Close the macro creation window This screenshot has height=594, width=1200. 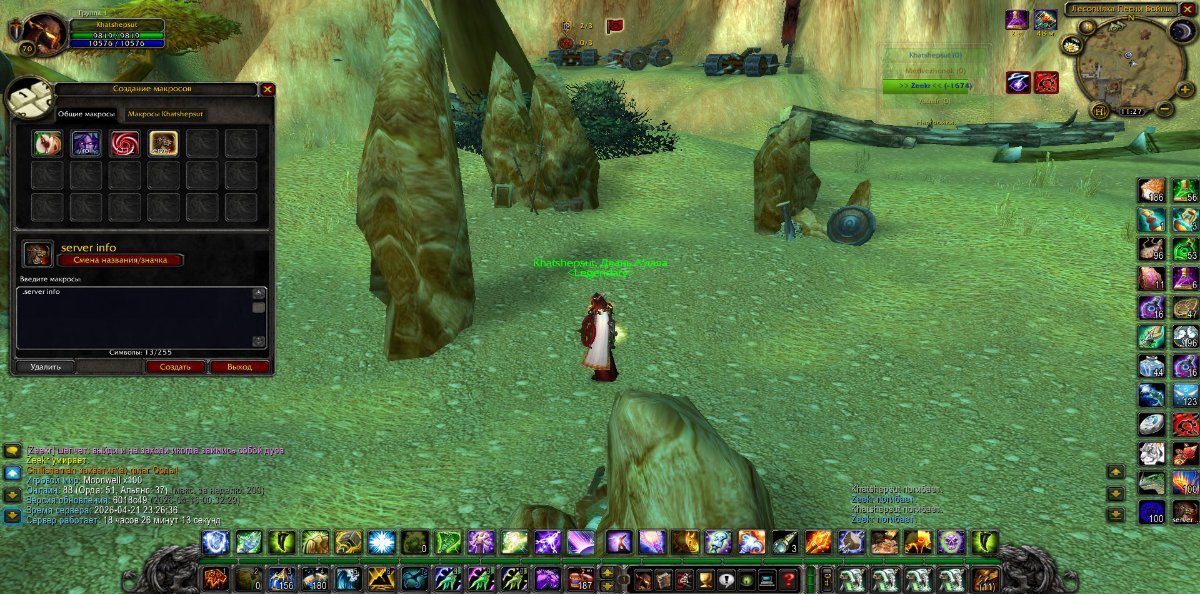point(267,89)
